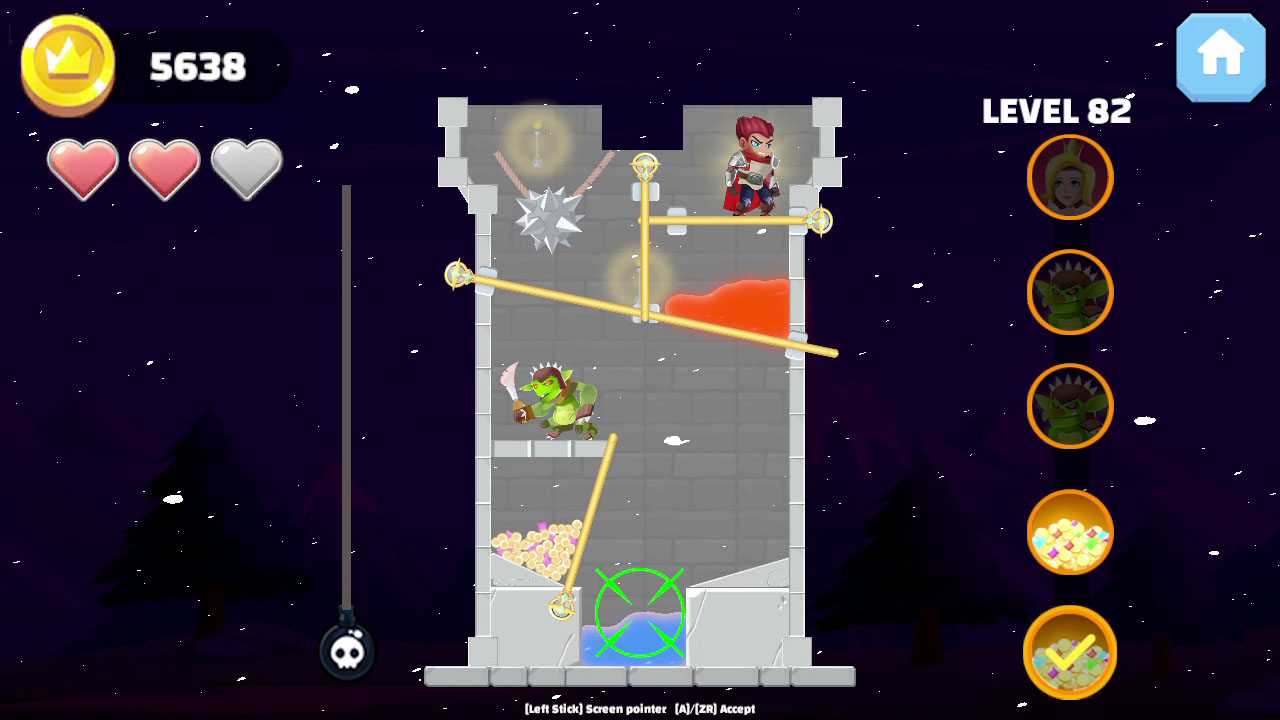
Task: Select the princess portrait in the sidebar
Action: coord(1069,177)
